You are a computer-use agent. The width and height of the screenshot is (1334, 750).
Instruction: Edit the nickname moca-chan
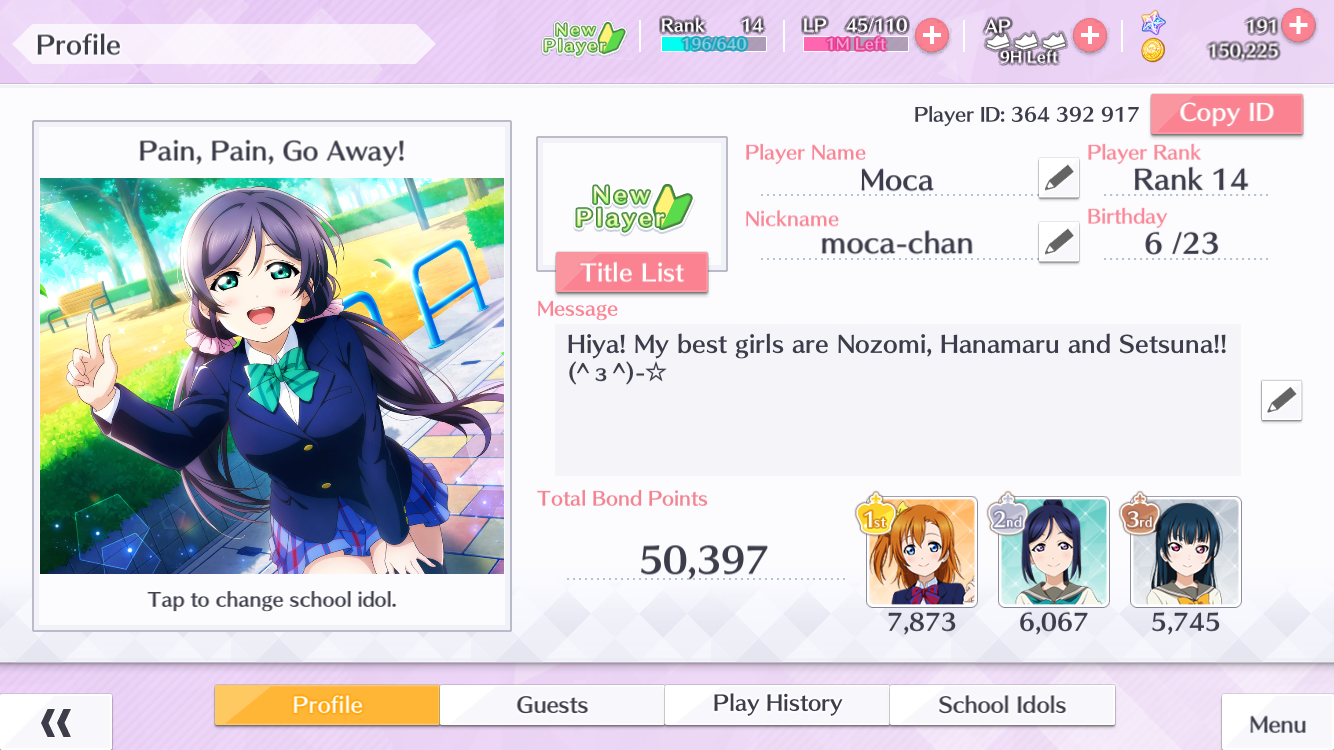pos(1058,242)
